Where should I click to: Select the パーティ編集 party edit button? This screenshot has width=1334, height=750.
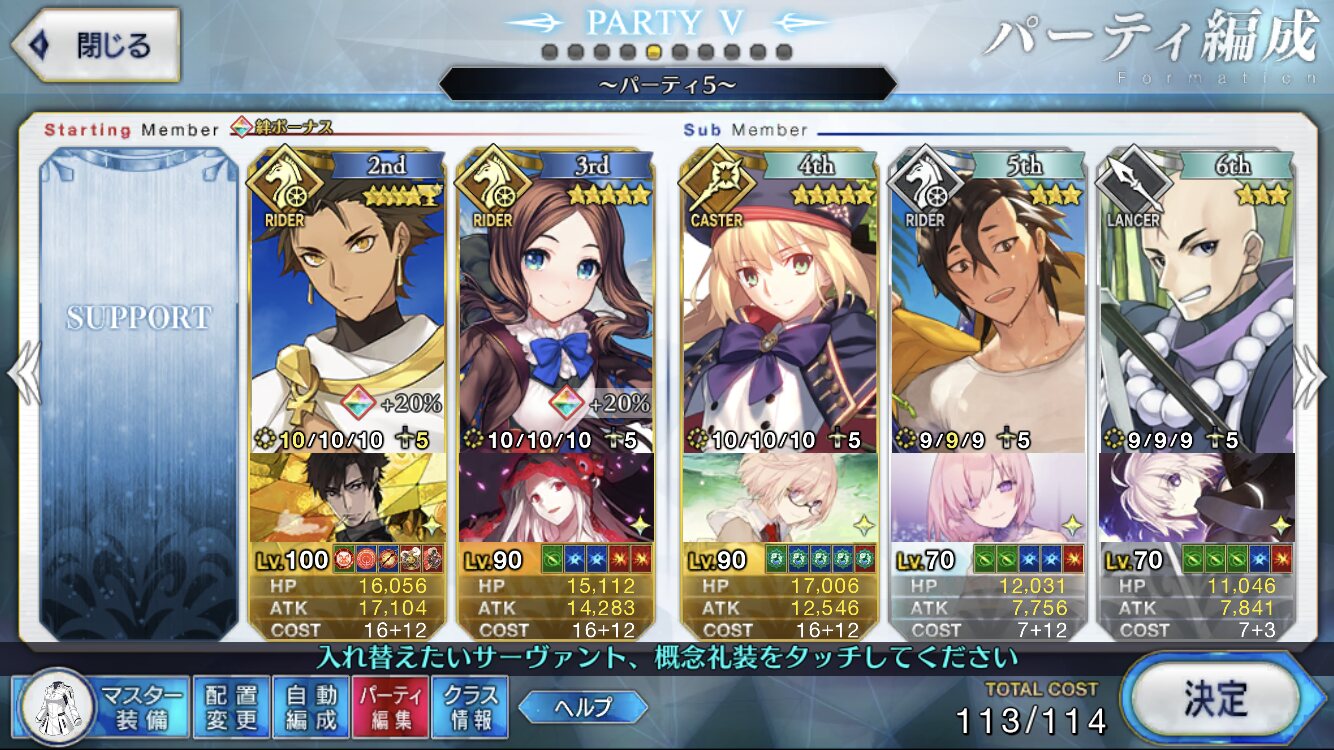[391, 706]
